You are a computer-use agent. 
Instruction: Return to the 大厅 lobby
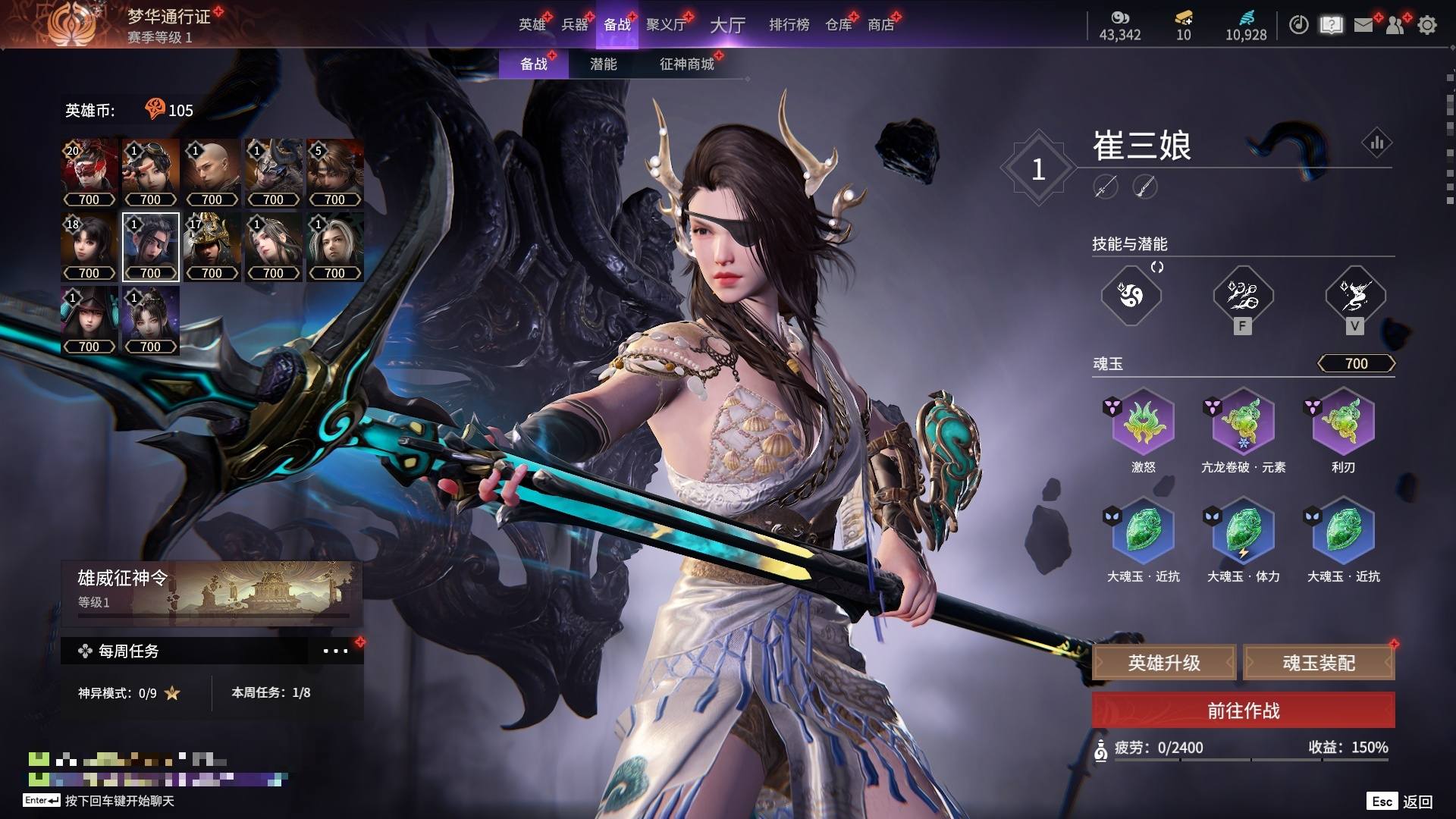coord(727,25)
